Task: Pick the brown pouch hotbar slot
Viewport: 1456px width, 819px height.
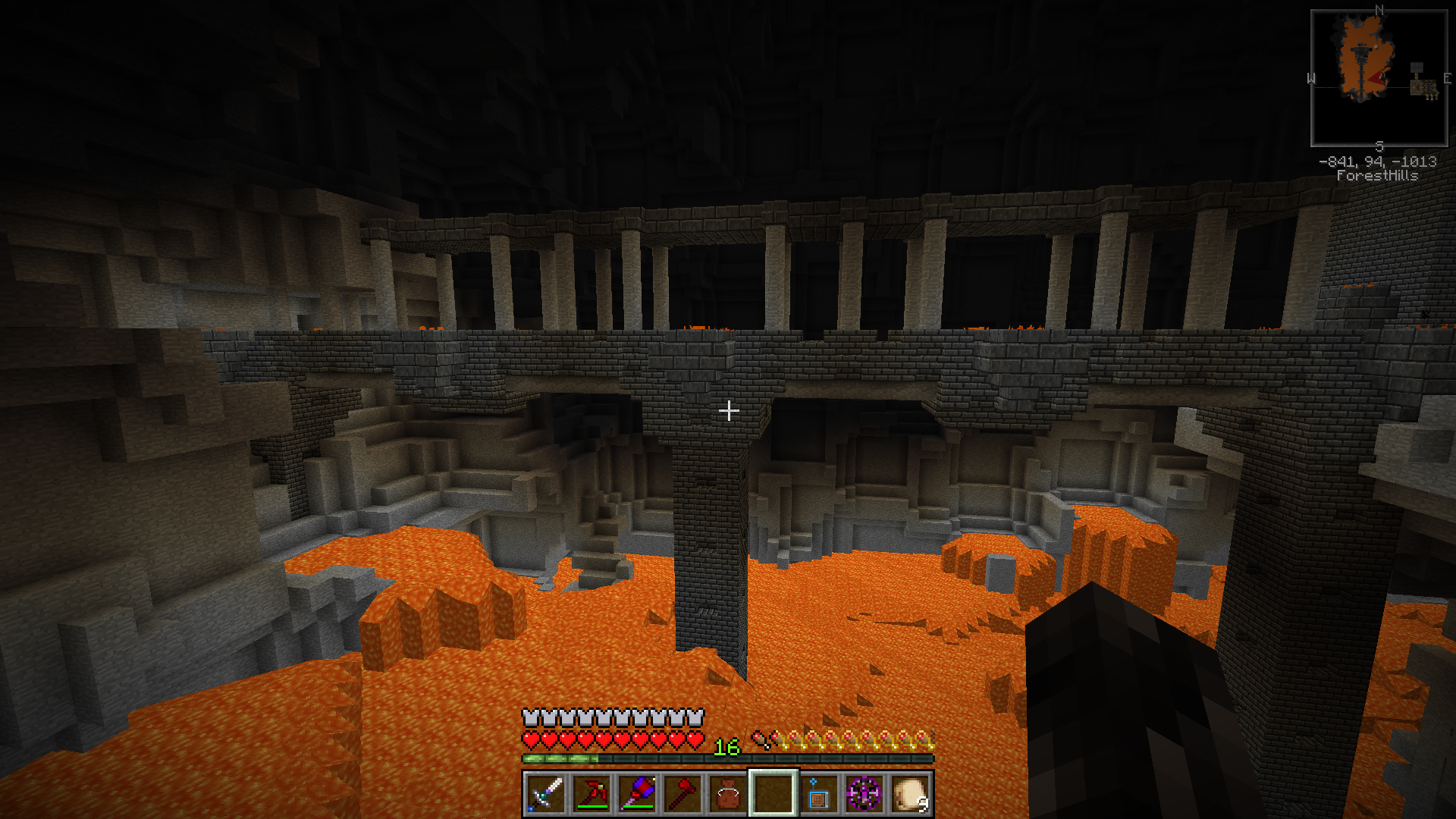Action: click(x=728, y=795)
